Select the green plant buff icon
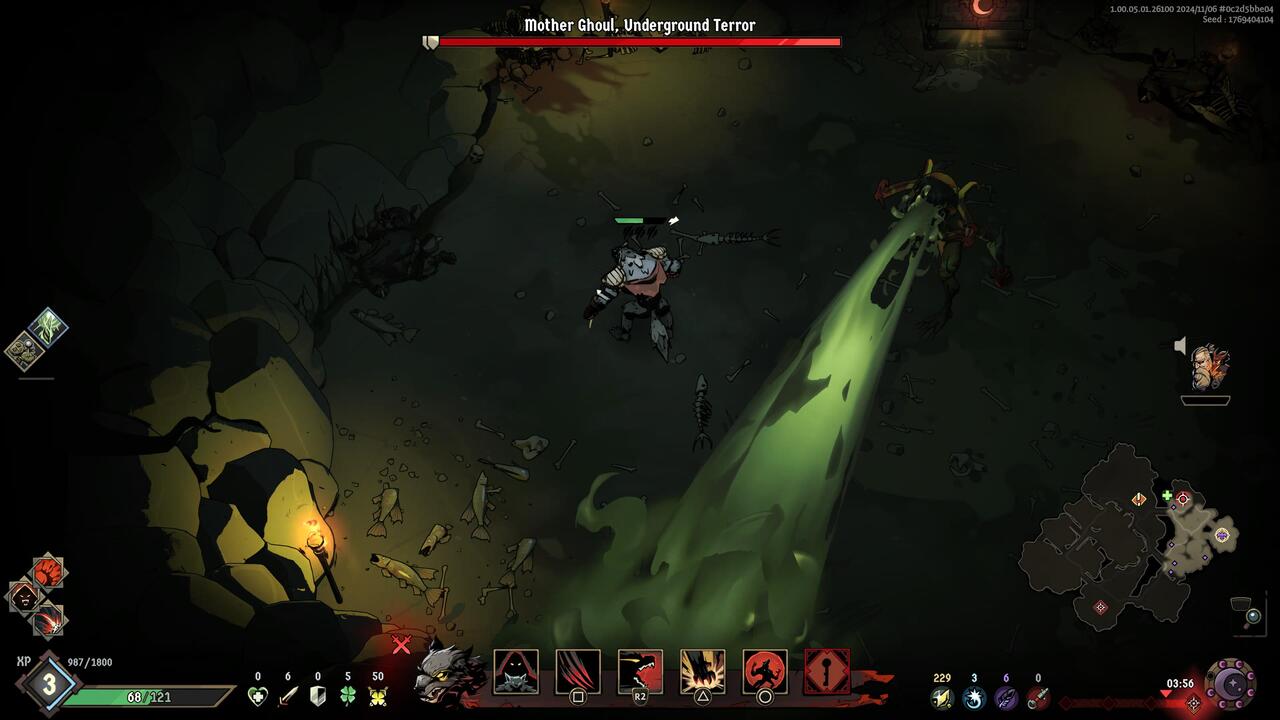The width and height of the screenshot is (1280, 720). click(x=48, y=327)
